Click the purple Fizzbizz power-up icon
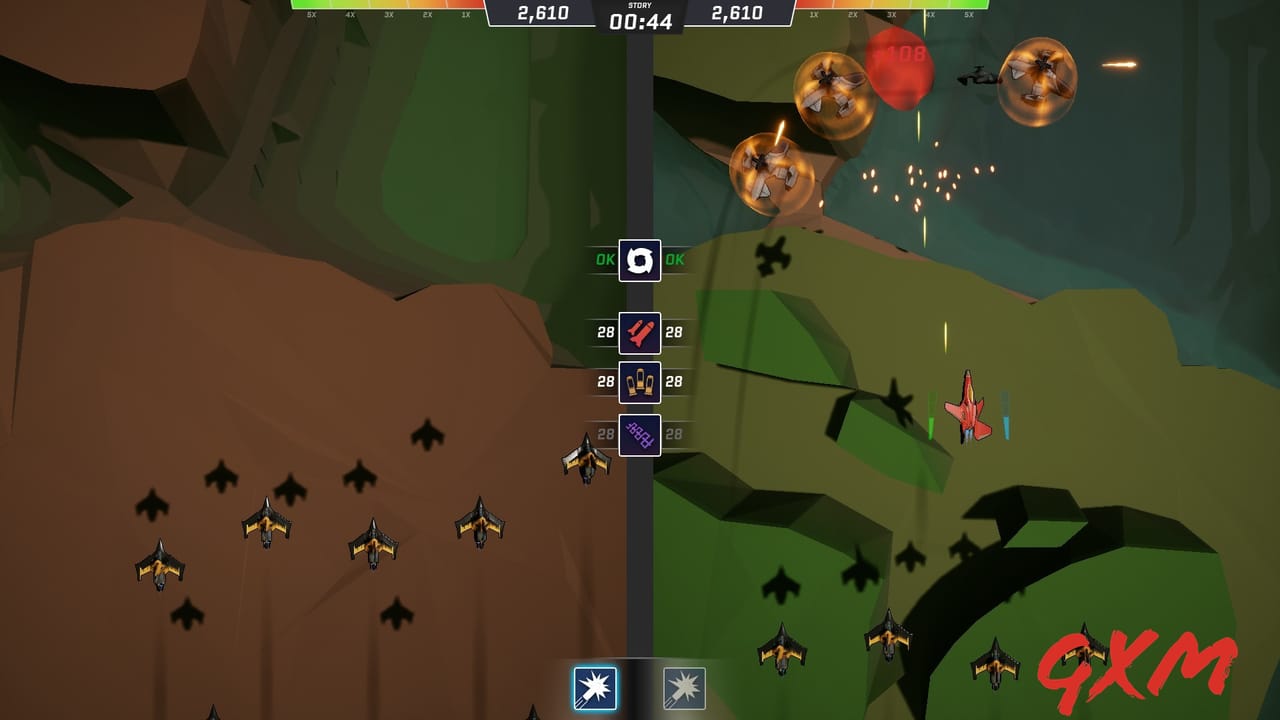Image resolution: width=1280 pixels, height=720 pixels. (x=642, y=437)
